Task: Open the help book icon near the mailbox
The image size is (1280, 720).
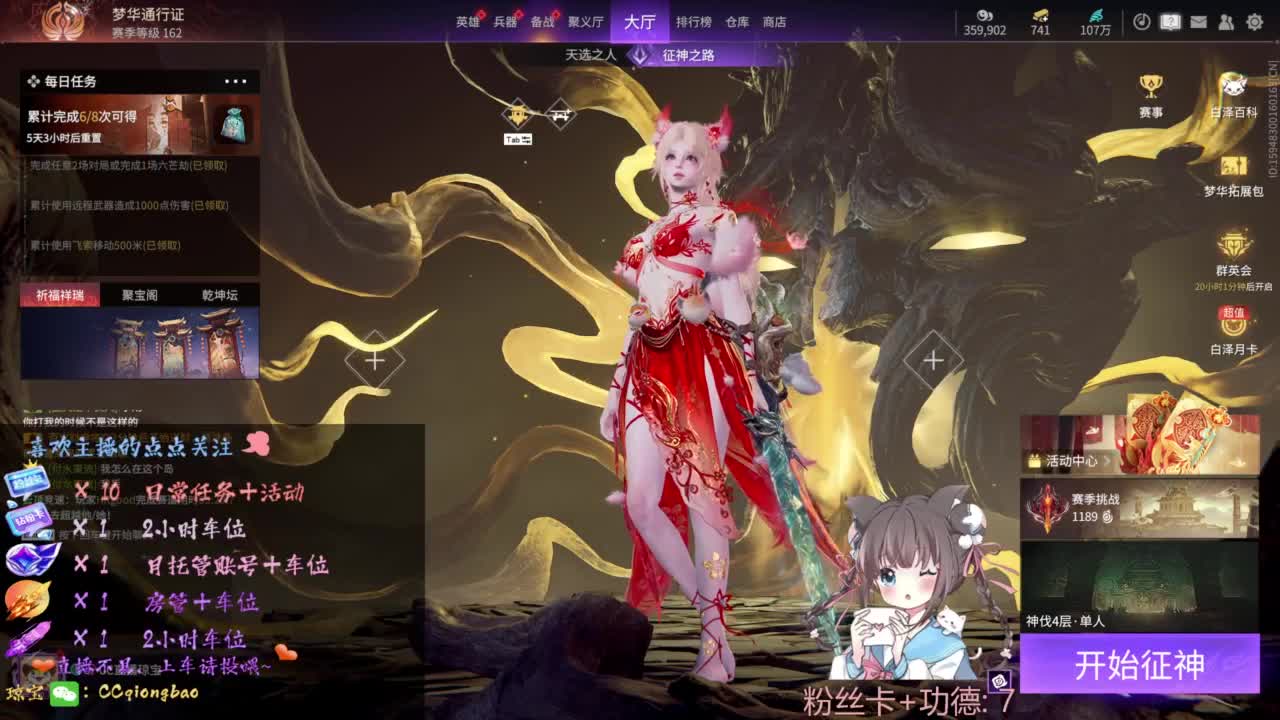Action: tap(1170, 21)
